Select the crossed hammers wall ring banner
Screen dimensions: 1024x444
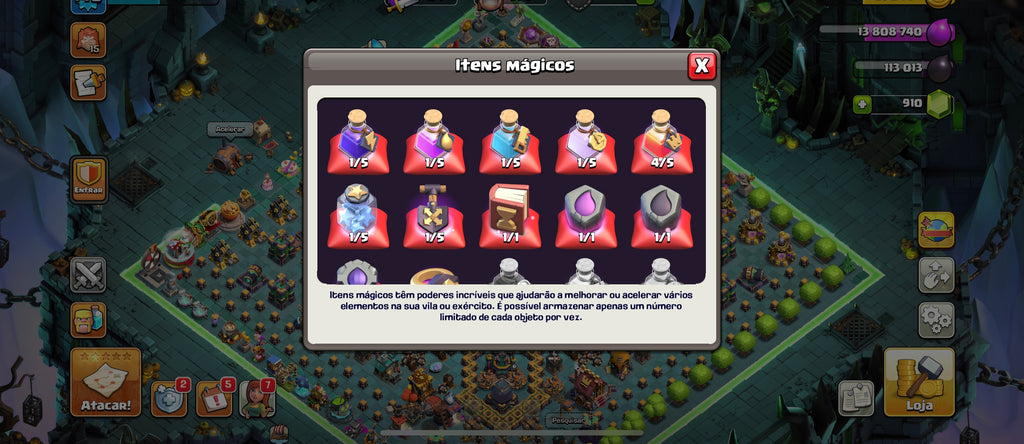(x=434, y=214)
